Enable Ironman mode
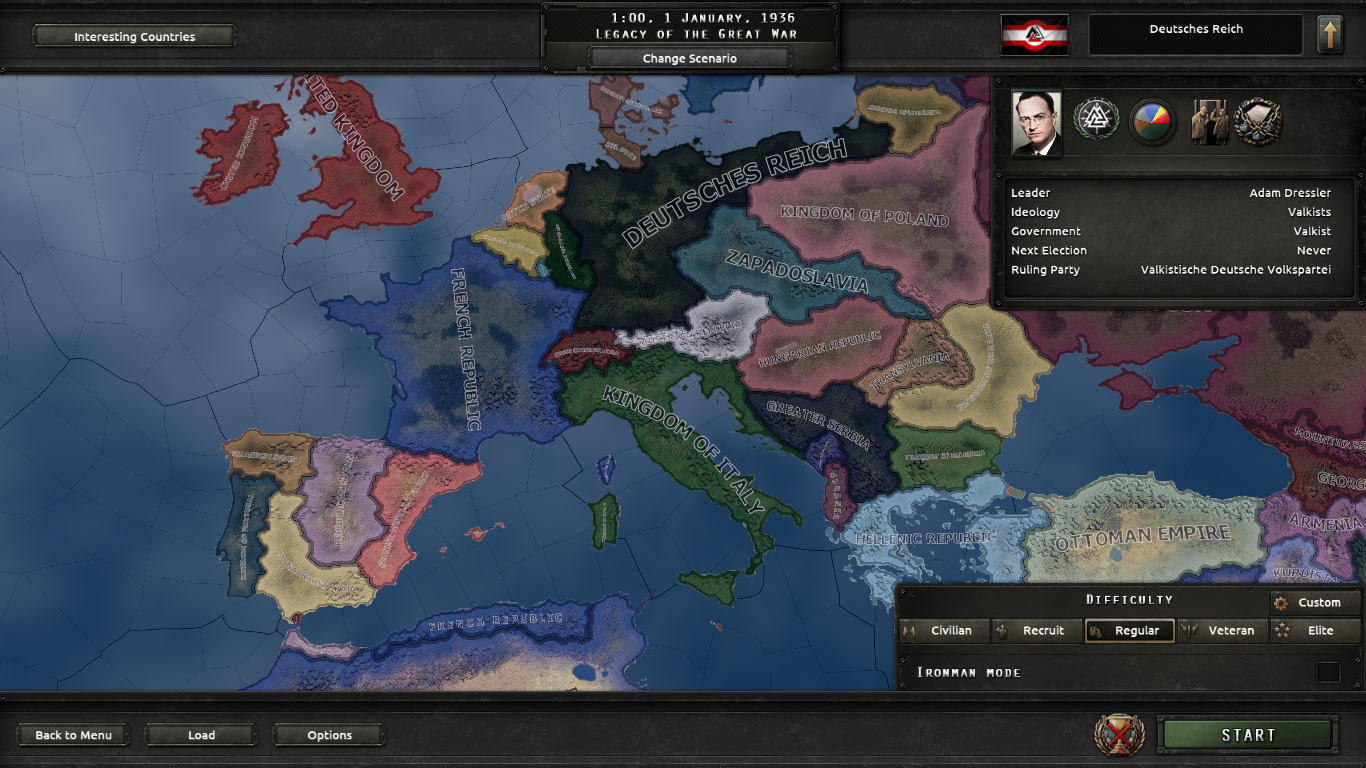The width and height of the screenshot is (1366, 768). pyautogui.click(x=1330, y=672)
